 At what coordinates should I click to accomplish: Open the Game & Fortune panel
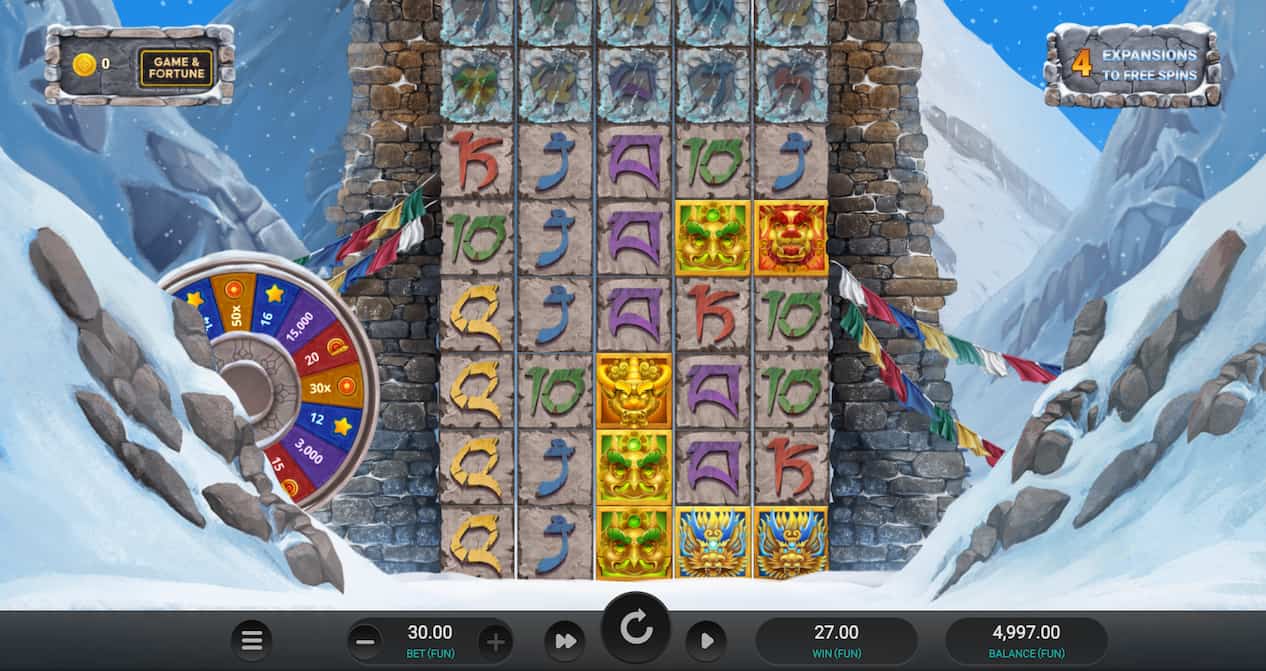(176, 68)
